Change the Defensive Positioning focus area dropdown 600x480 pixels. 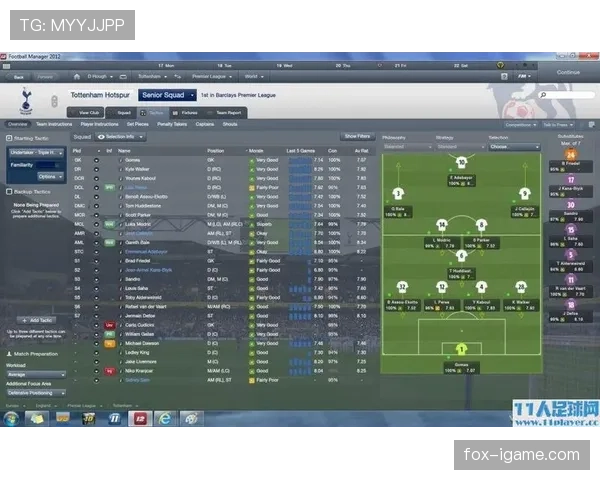[36, 392]
